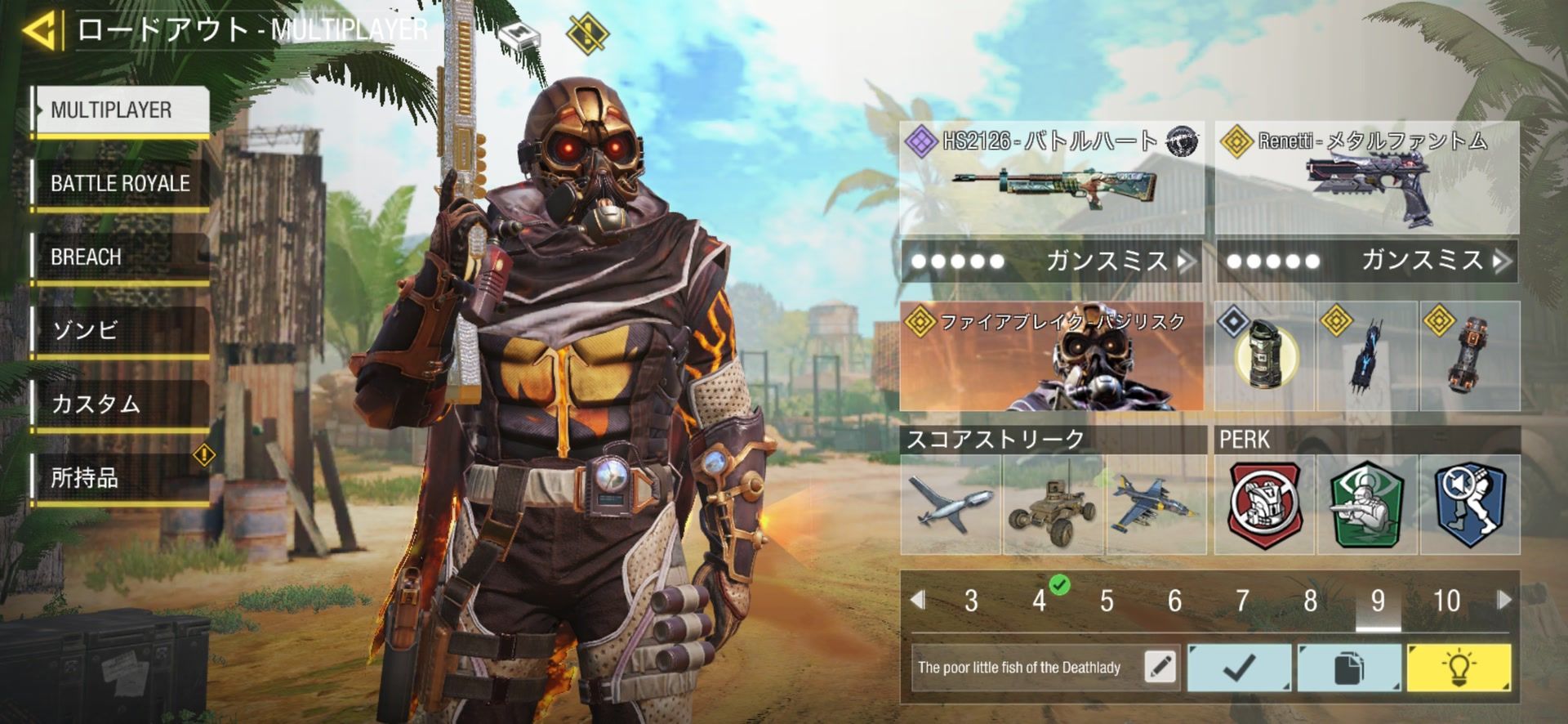Click the yellow lightbulb button
The width and height of the screenshot is (1568, 724).
point(1458,668)
